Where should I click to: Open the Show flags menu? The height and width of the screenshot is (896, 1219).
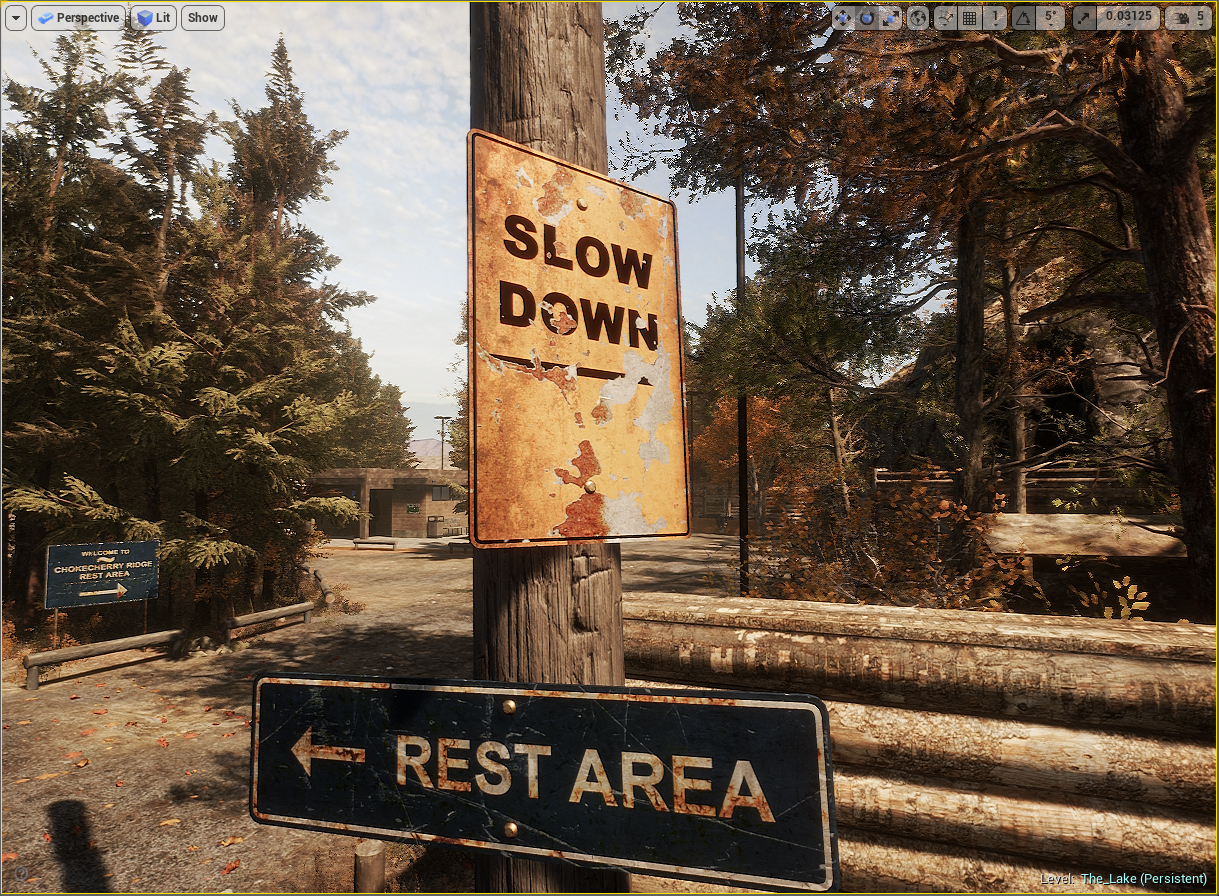click(202, 18)
